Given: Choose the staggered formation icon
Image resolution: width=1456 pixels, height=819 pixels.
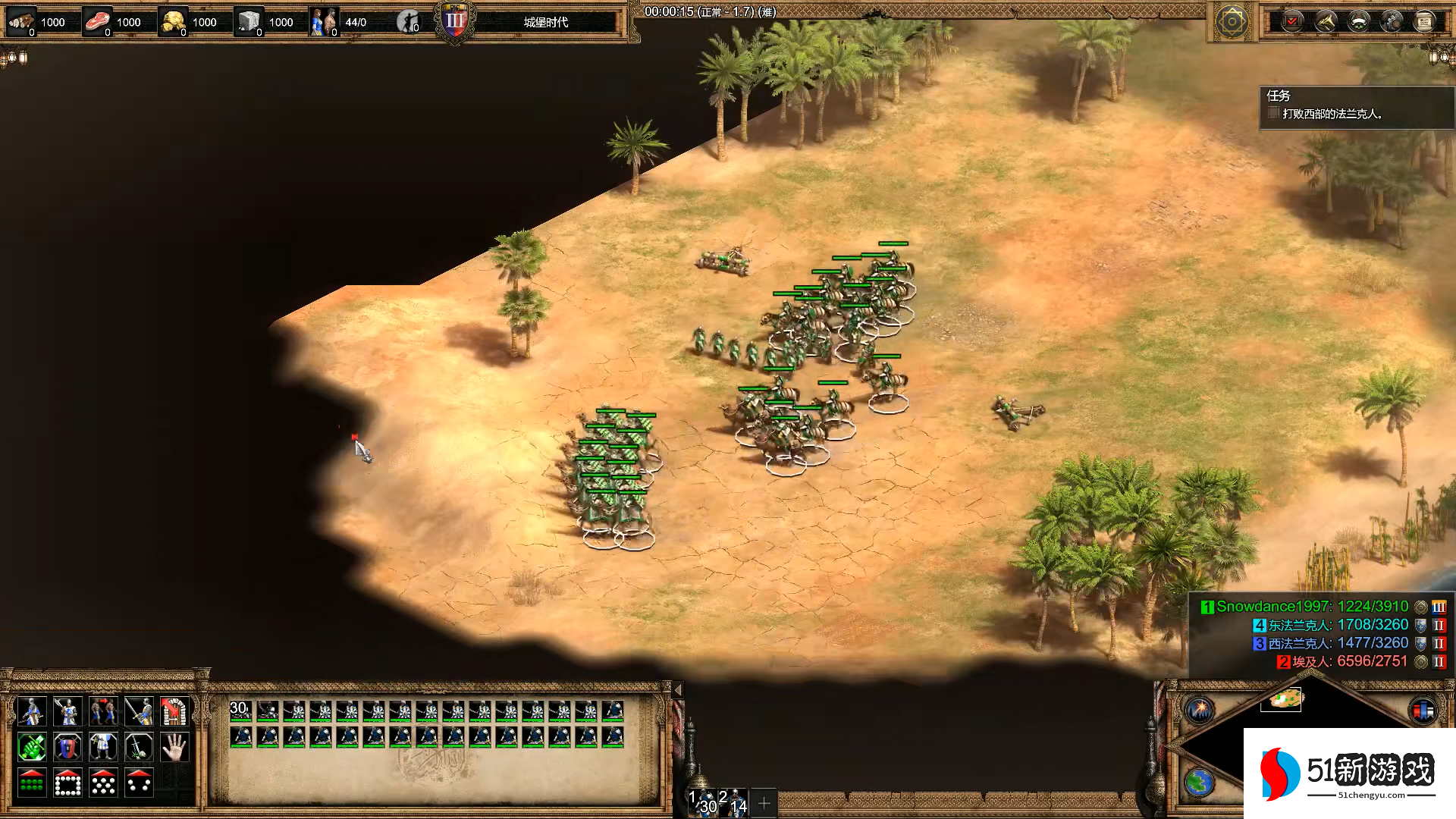Looking at the screenshot, I should (103, 783).
